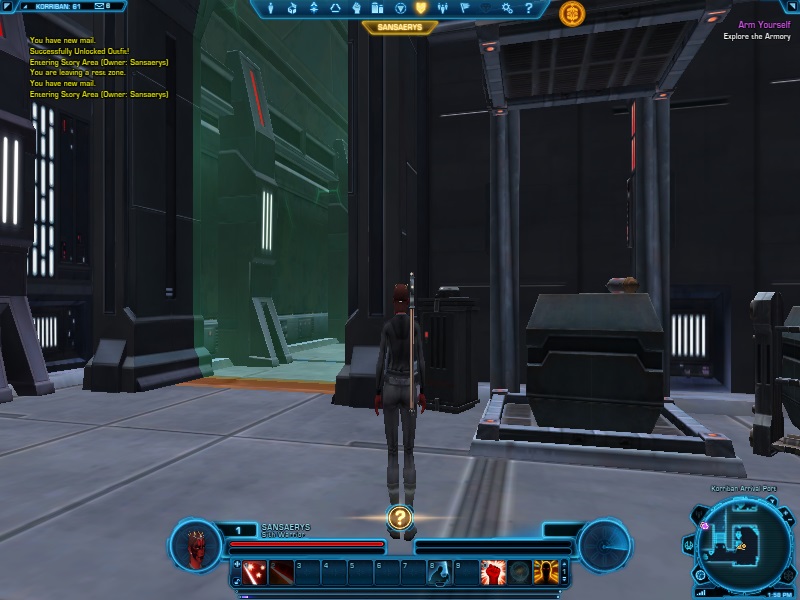The image size is (800, 600).
Task: Activate the red clenched fist ability
Action: tap(492, 572)
